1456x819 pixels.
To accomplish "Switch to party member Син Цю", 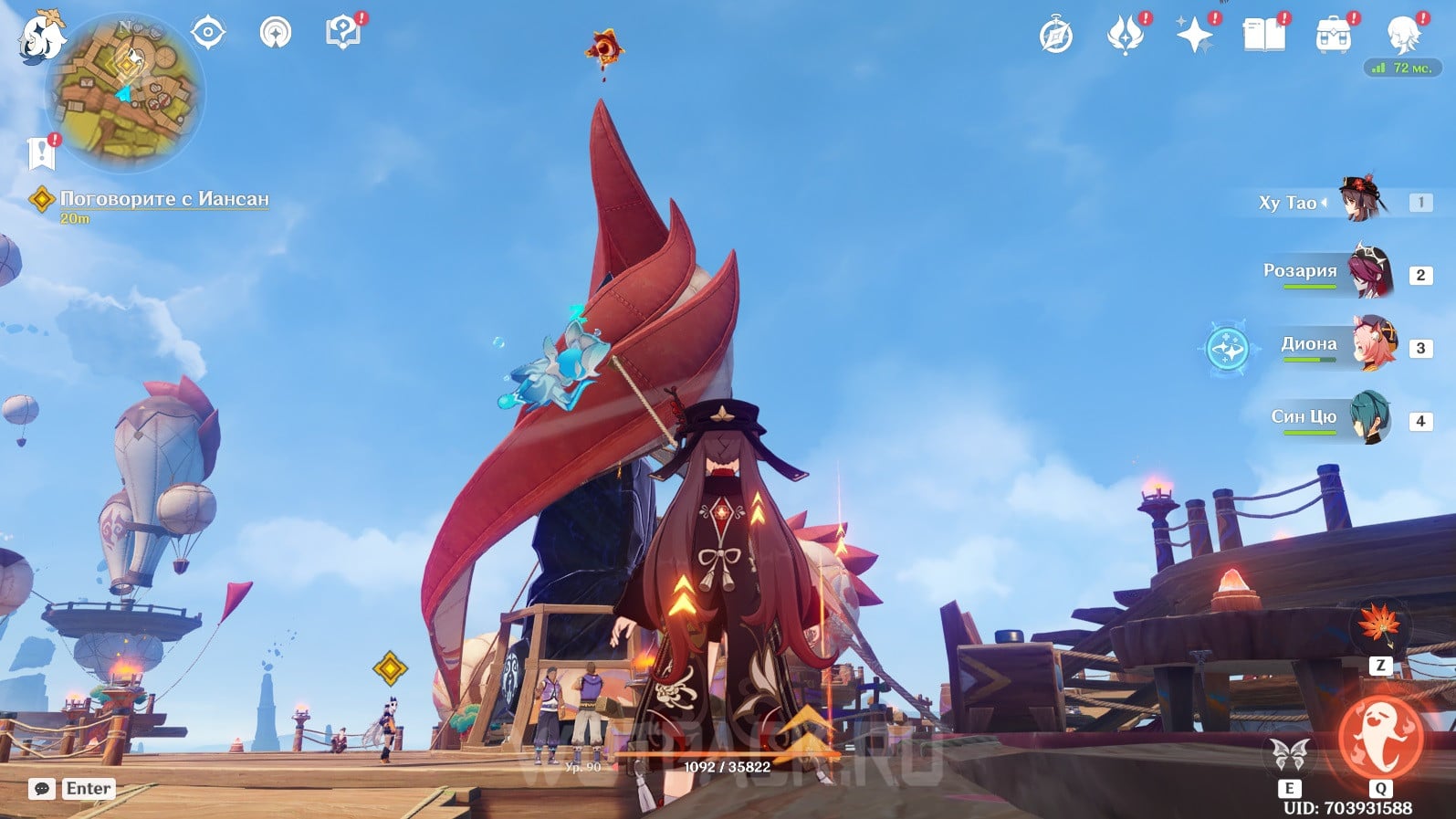I will coord(1368,419).
